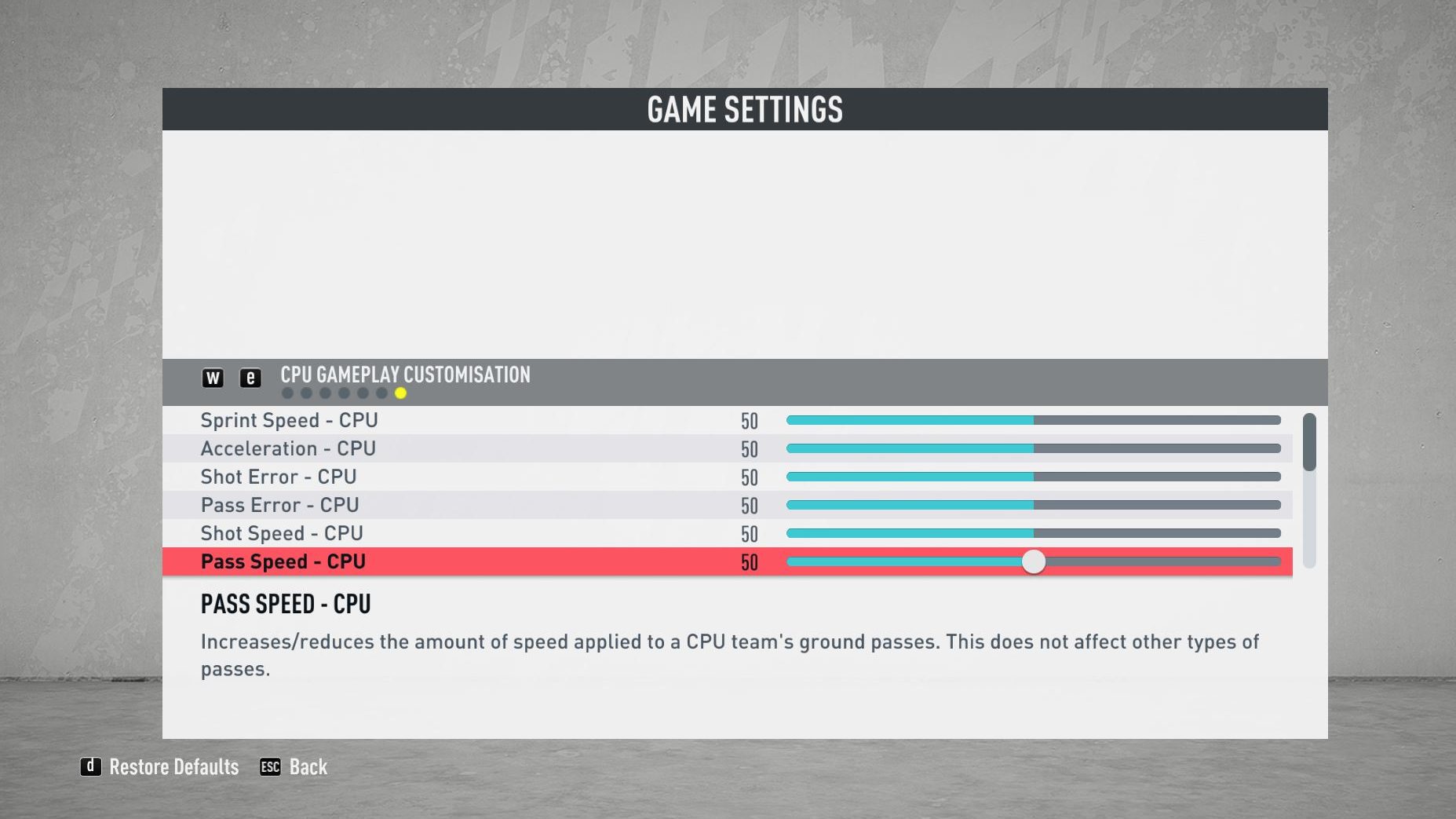Click the fourth pagination dot under the header
Image resolution: width=1456 pixels, height=819 pixels.
pyautogui.click(x=343, y=392)
